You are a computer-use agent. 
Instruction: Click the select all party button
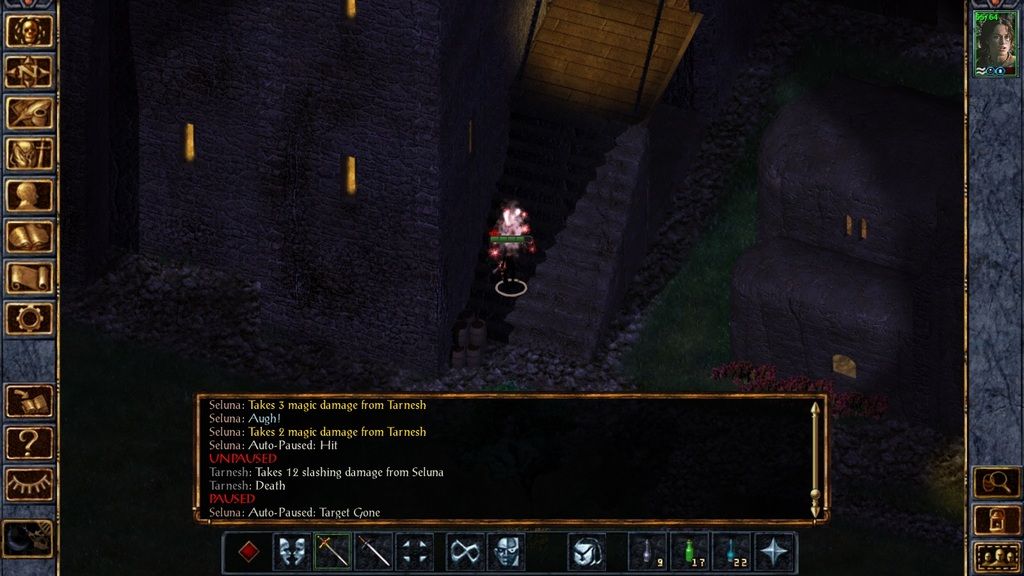(x=995, y=556)
